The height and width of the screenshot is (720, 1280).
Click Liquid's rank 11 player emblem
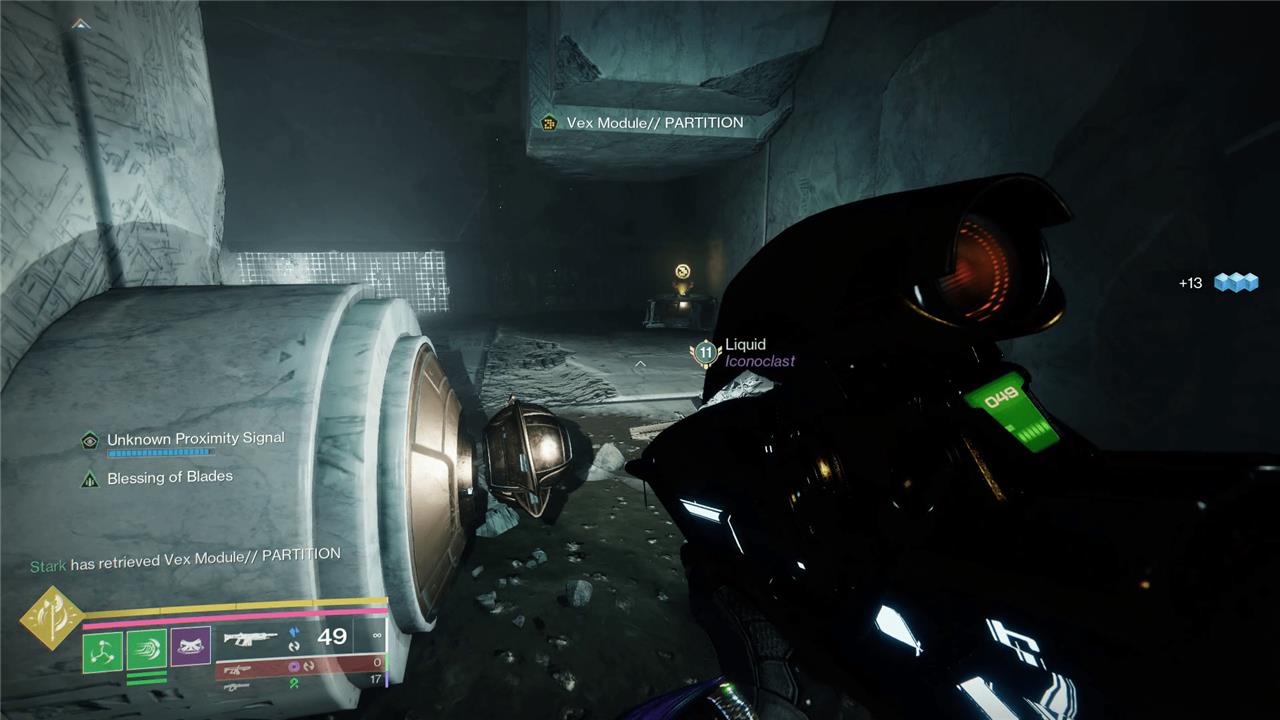[x=706, y=352]
